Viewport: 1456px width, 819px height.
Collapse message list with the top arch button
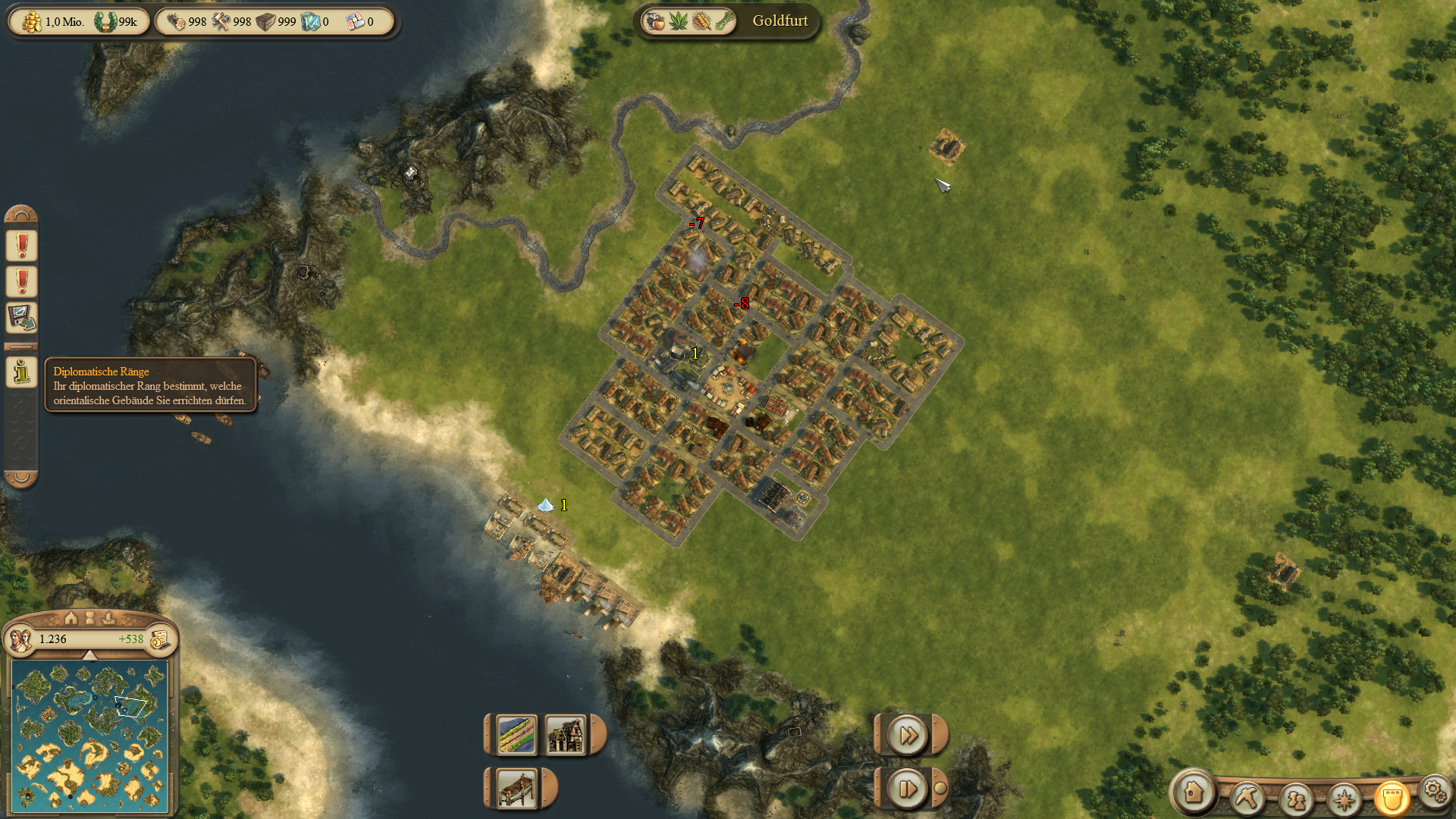coord(21,215)
